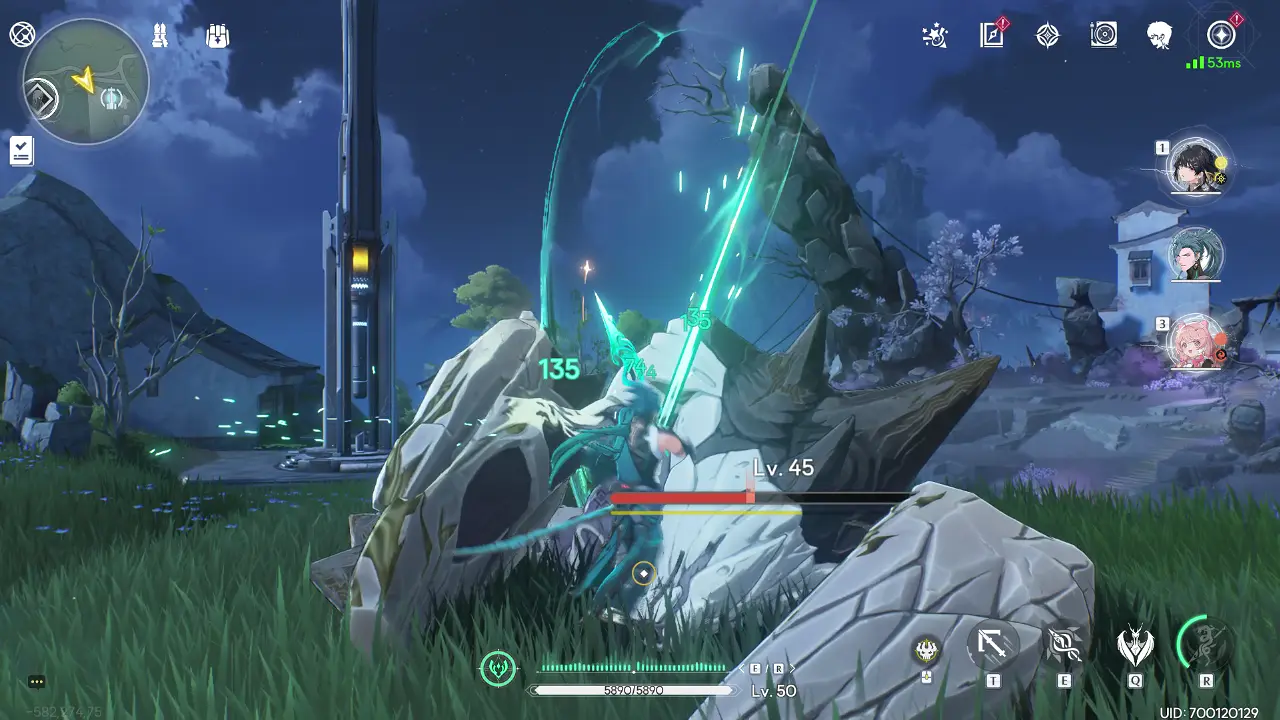Trigger the dragon resonance liberation ability
1280x720 pixels.
click(x=1206, y=644)
